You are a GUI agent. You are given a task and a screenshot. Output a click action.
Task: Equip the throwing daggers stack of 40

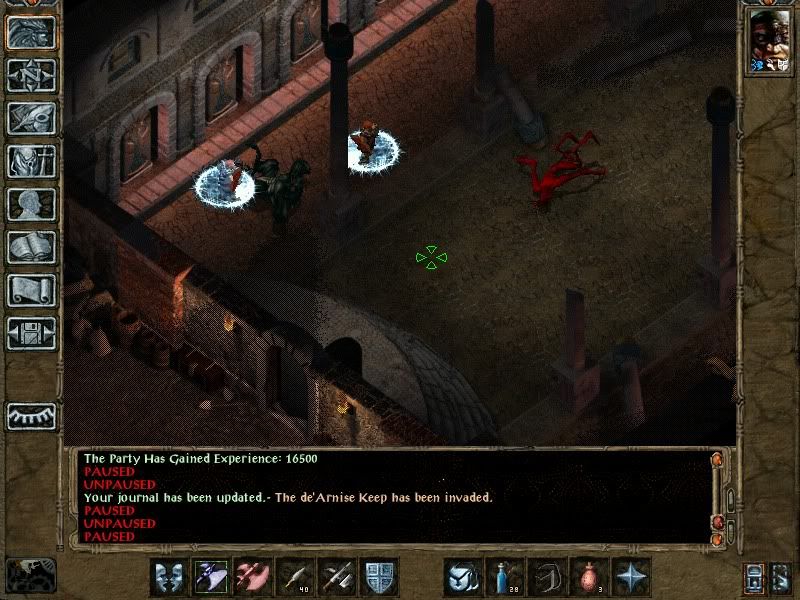(295, 577)
